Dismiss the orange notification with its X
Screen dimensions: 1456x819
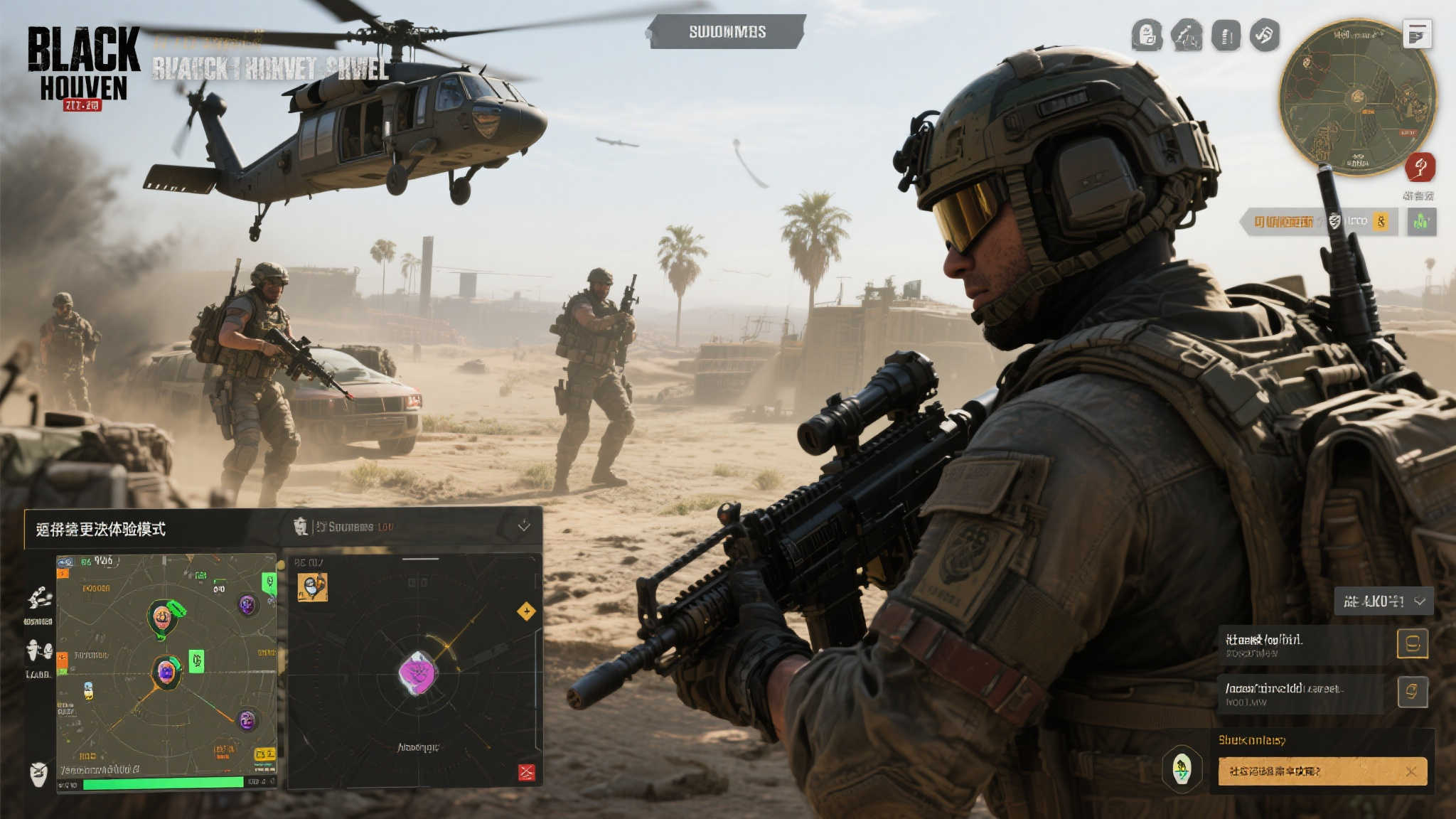pyautogui.click(x=1411, y=771)
